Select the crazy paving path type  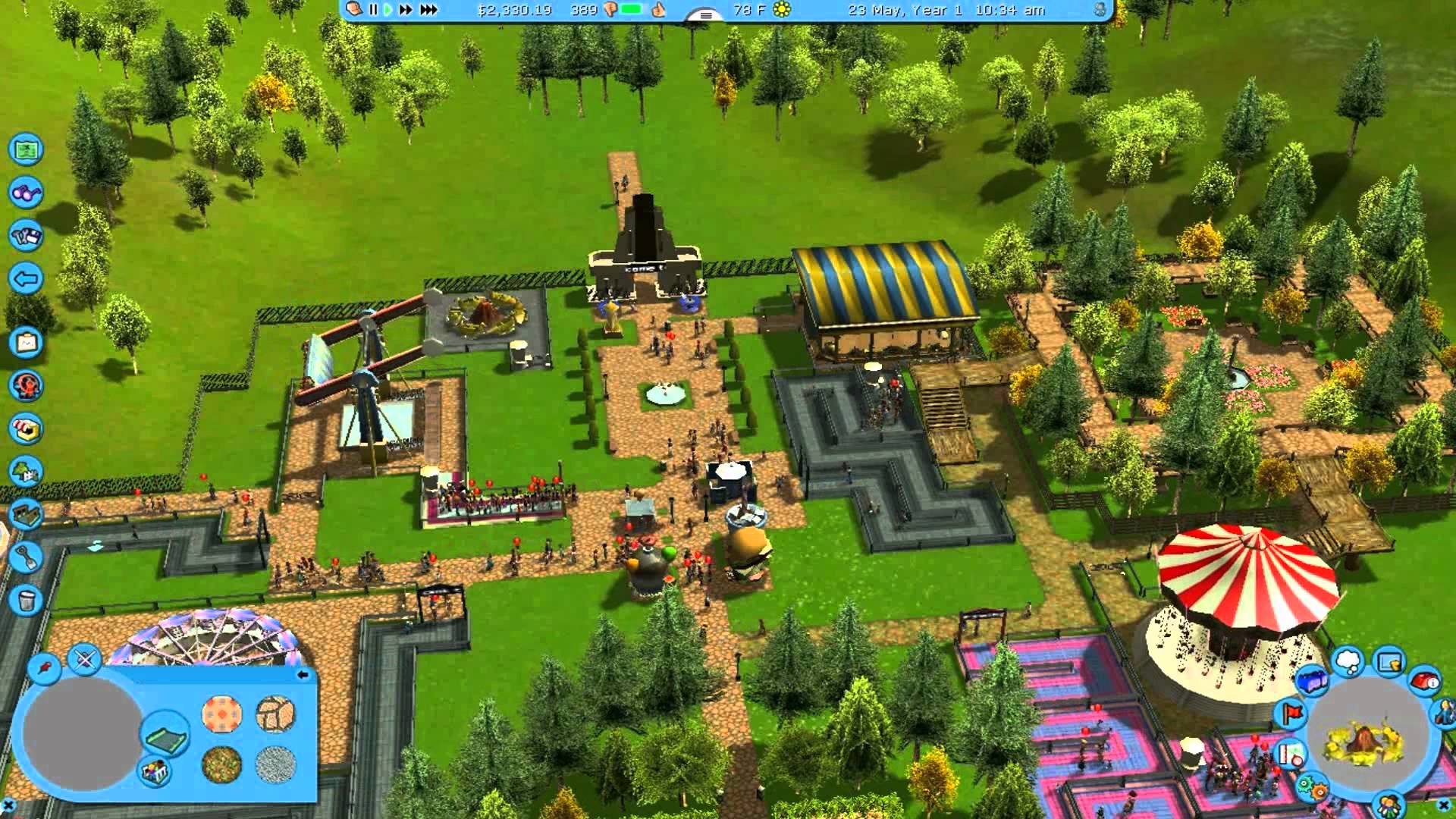(275, 713)
